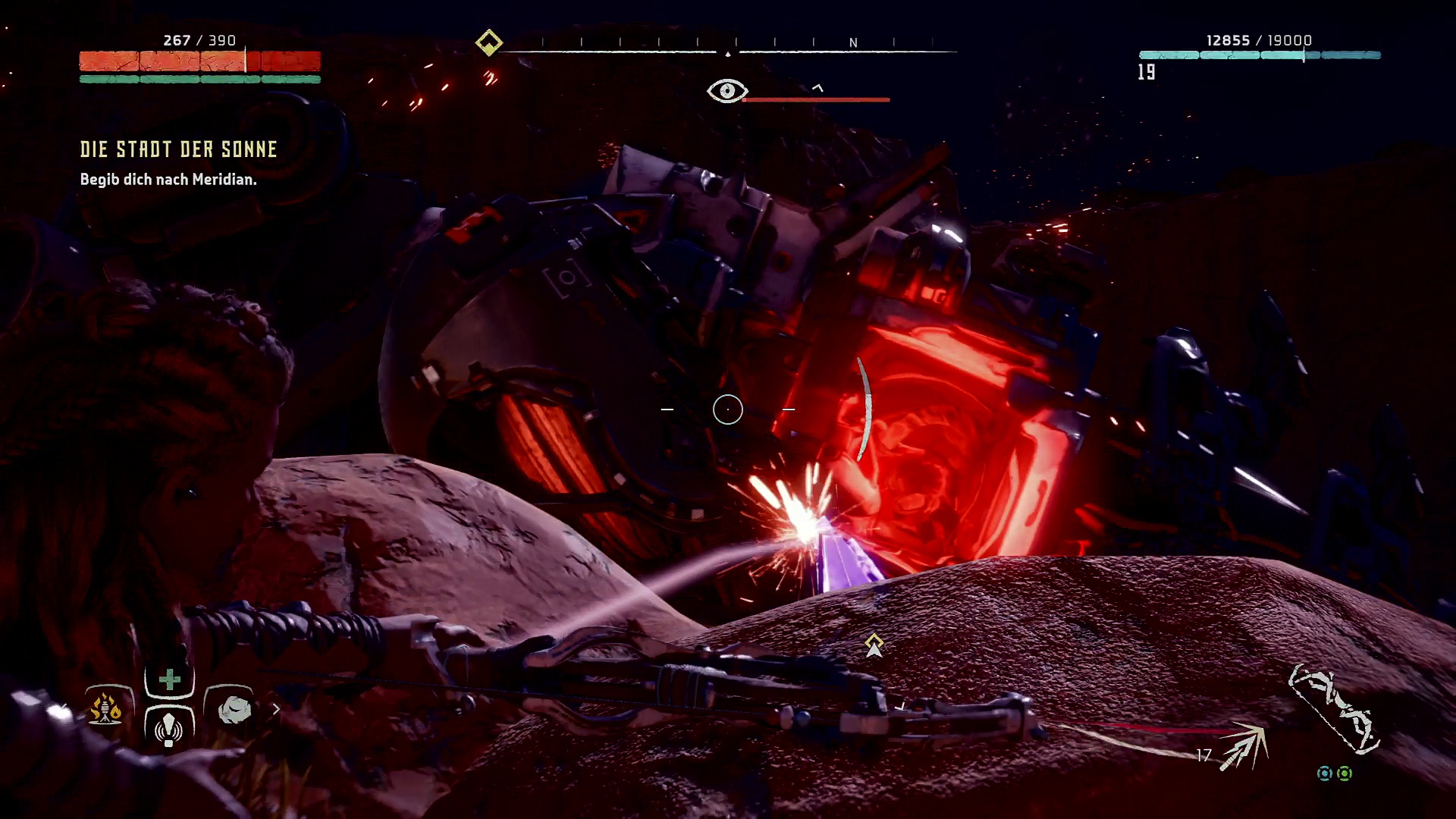This screenshot has height=819, width=1456.
Task: Open the Die Stadt der Sonne quest tracker
Action: click(179, 149)
